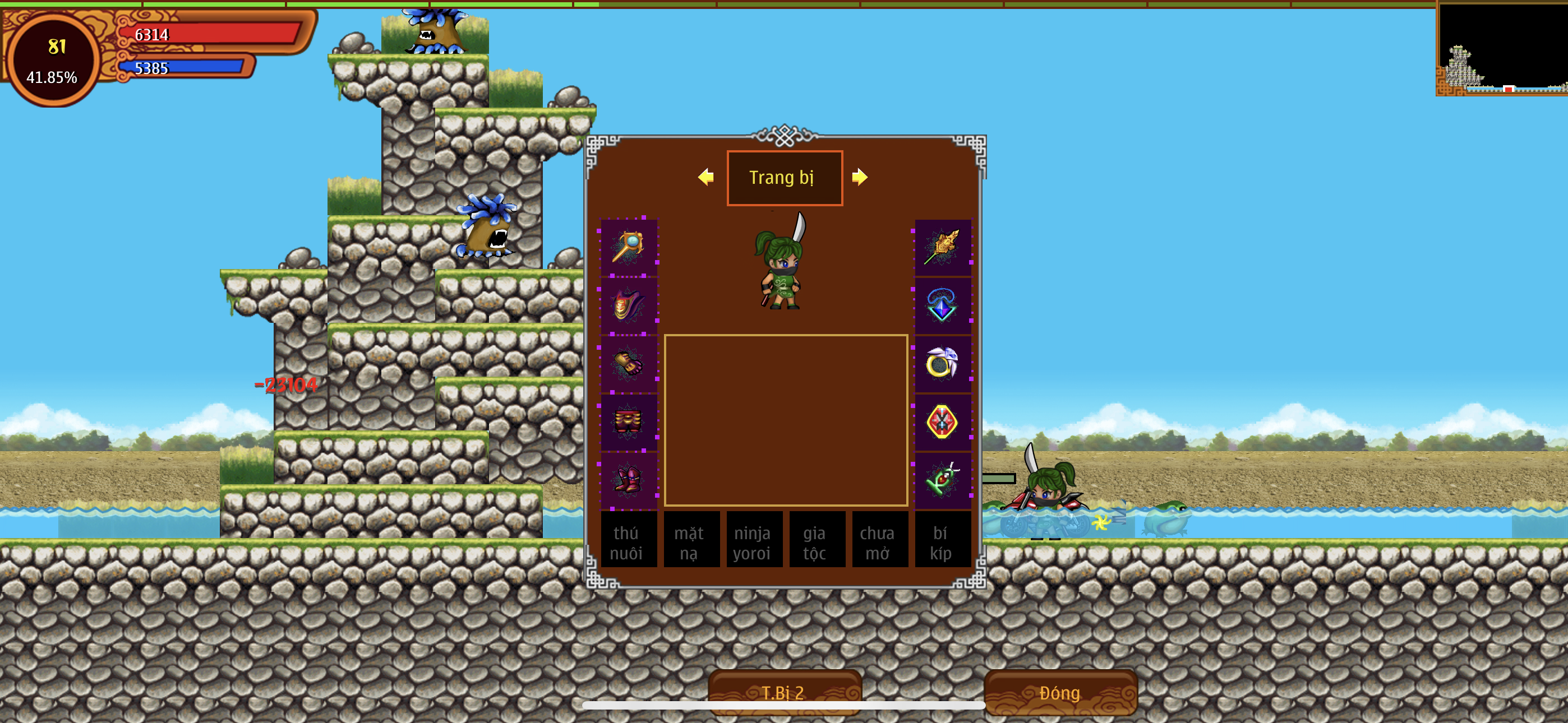Pick the red armor equipment slot

(629, 421)
